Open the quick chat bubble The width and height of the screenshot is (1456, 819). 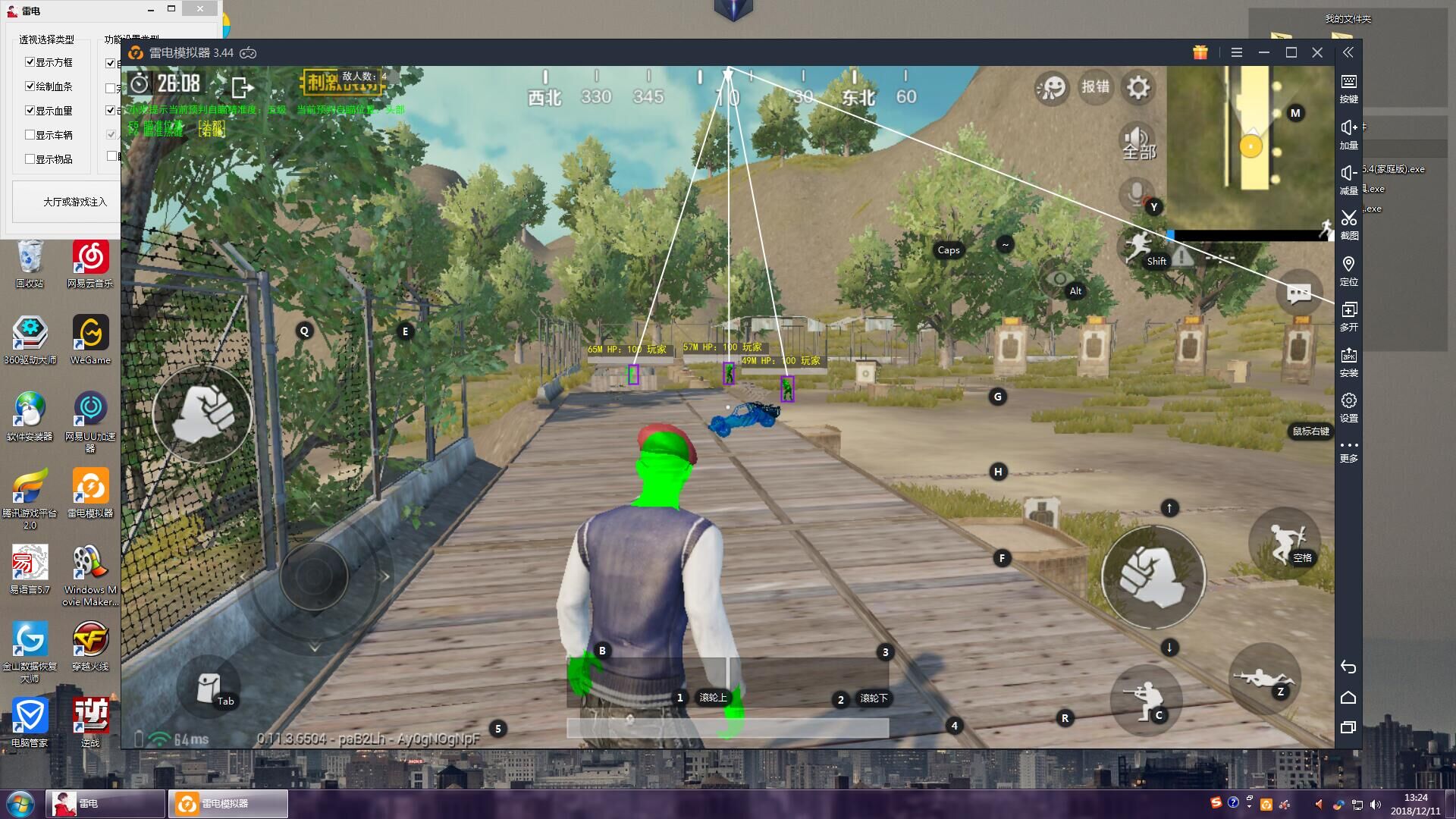click(1298, 293)
